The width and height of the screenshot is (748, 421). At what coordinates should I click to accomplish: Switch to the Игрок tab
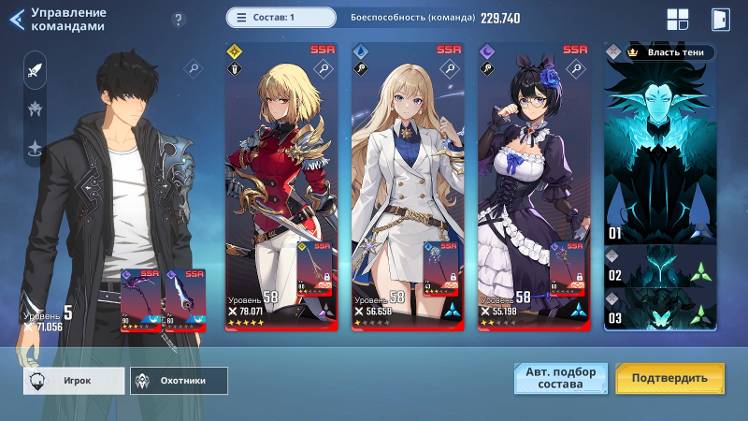pyautogui.click(x=74, y=381)
